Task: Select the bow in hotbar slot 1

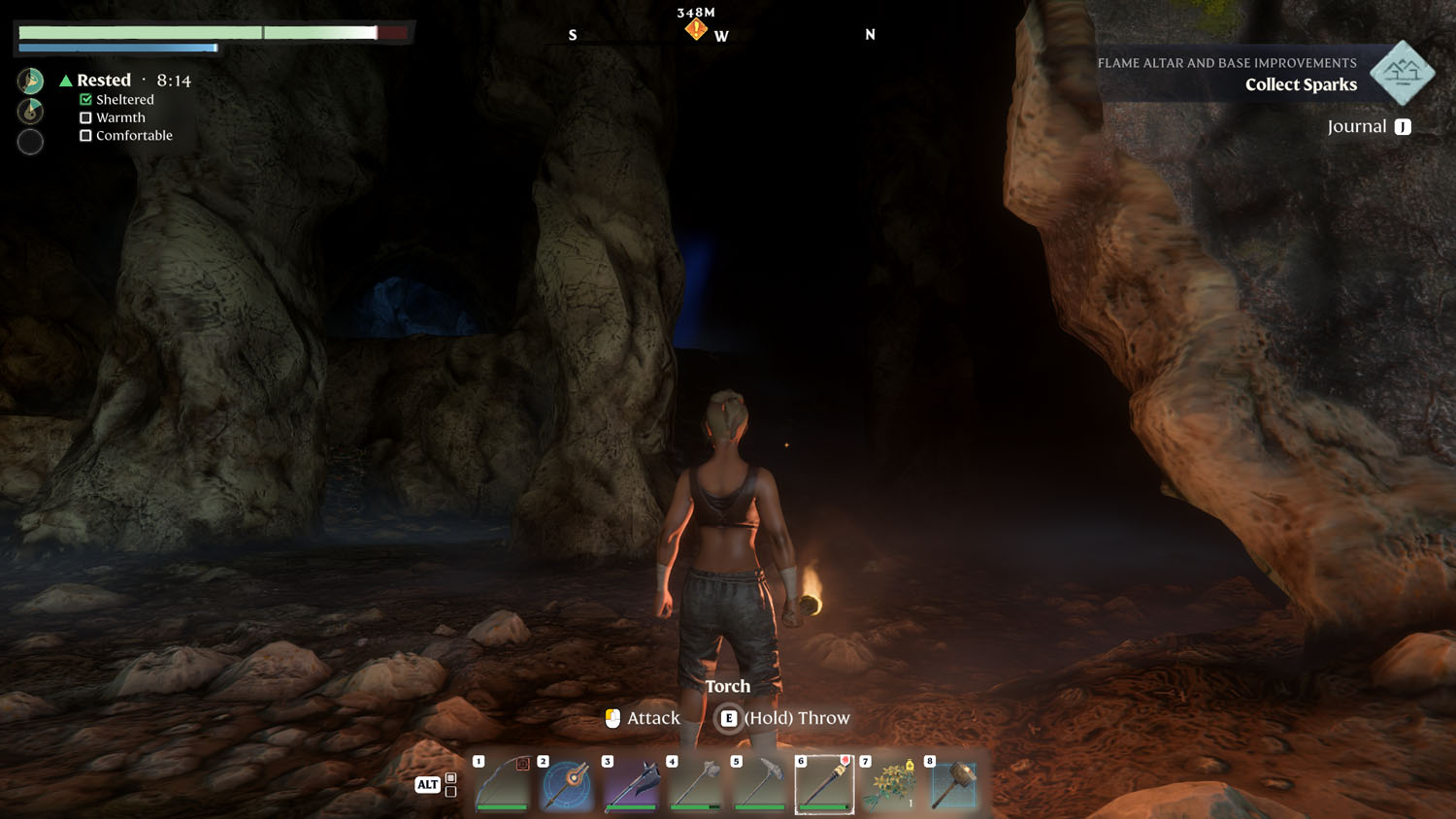Action: (x=503, y=784)
